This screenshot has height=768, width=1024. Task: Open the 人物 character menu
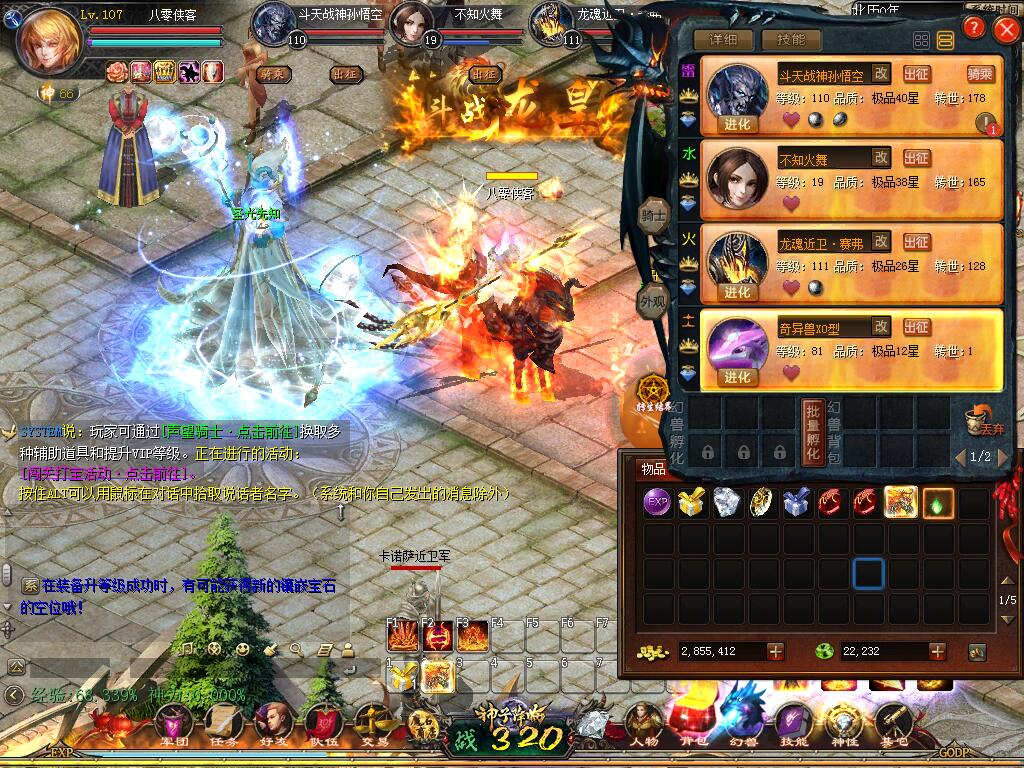(642, 723)
